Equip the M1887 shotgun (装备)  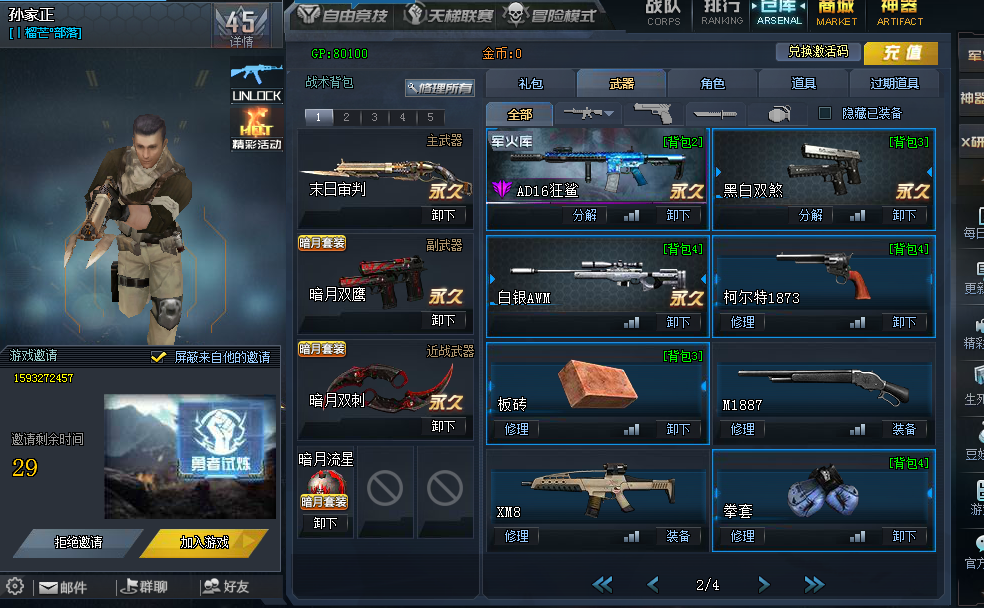pyautogui.click(x=903, y=429)
